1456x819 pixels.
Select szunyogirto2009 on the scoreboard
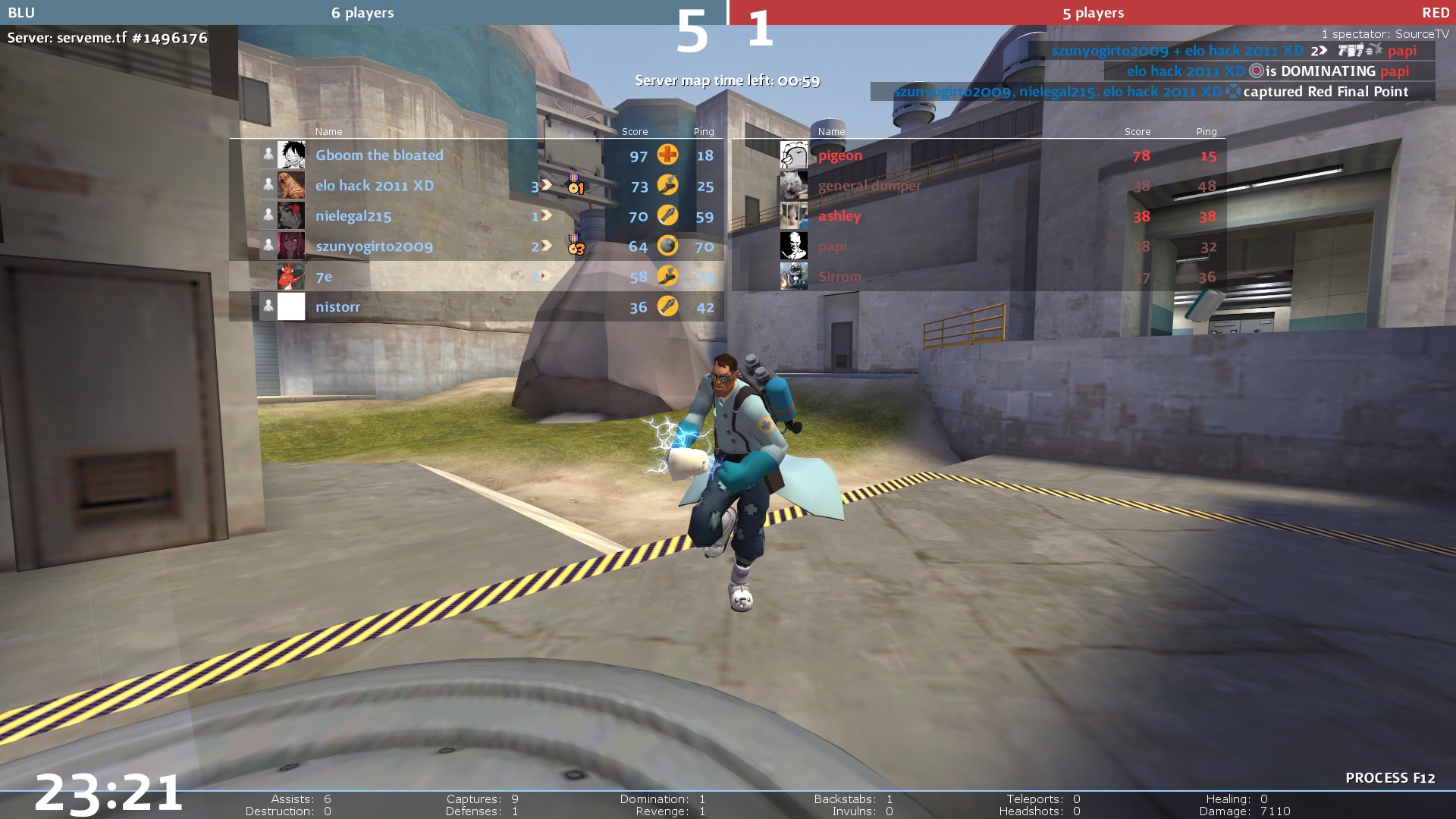374,246
